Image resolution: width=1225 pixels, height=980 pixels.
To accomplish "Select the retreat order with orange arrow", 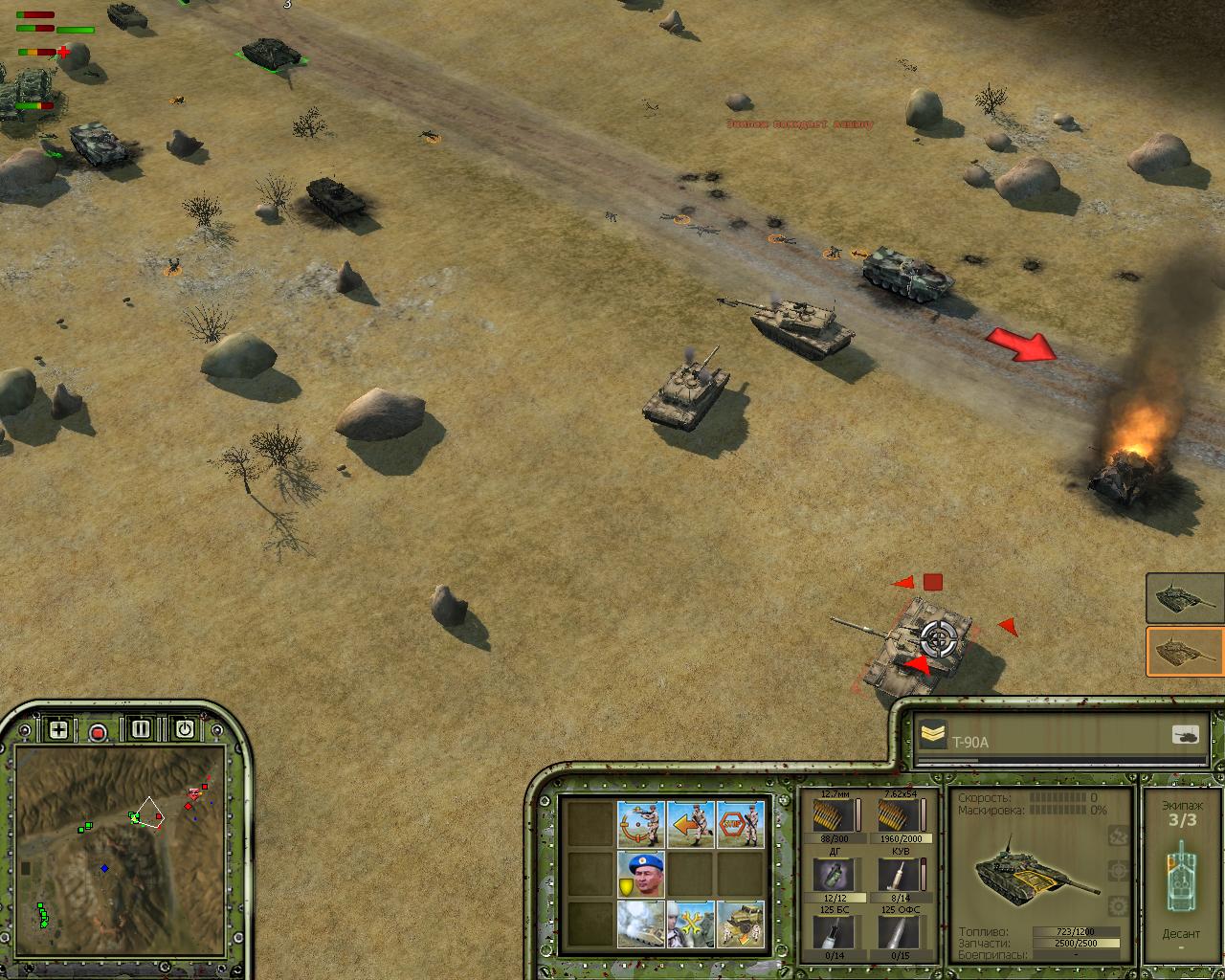I will pyautogui.click(x=691, y=824).
